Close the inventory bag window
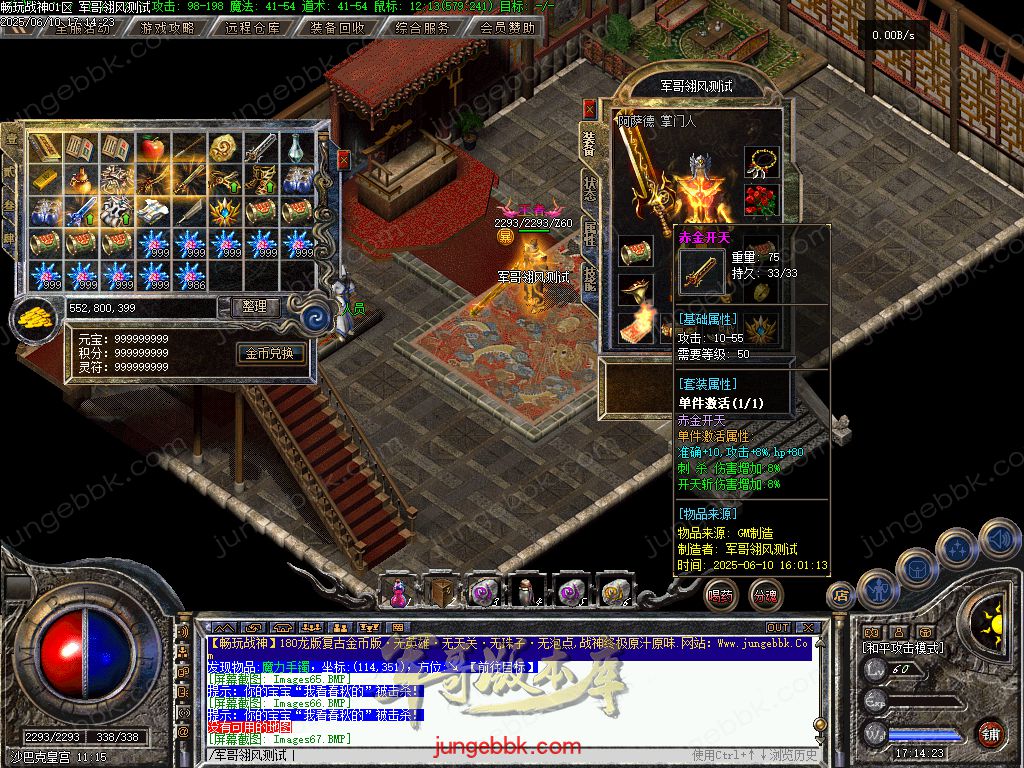Image resolution: width=1024 pixels, height=768 pixels. [x=344, y=160]
